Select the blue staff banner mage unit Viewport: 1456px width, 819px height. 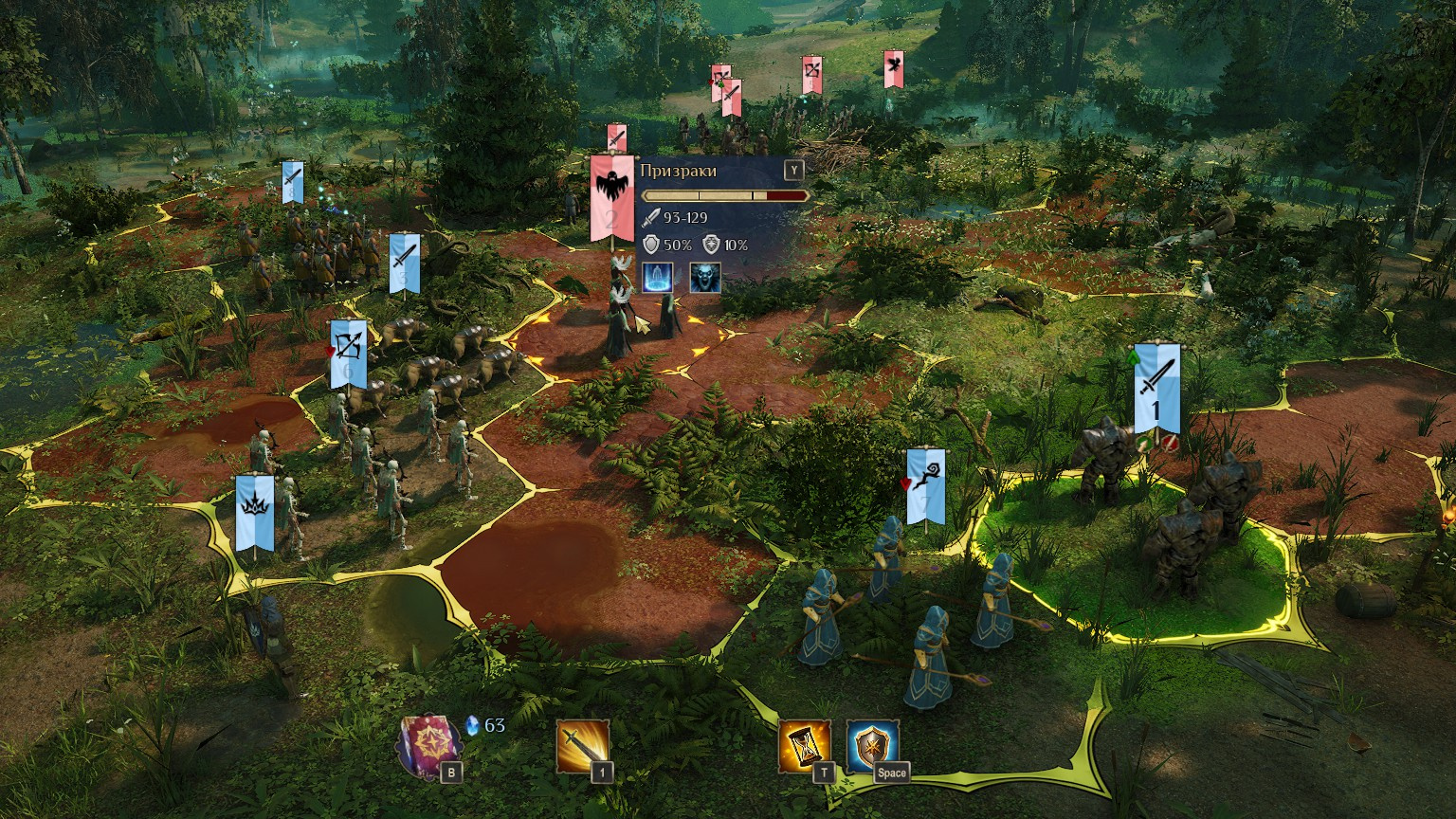925,485
